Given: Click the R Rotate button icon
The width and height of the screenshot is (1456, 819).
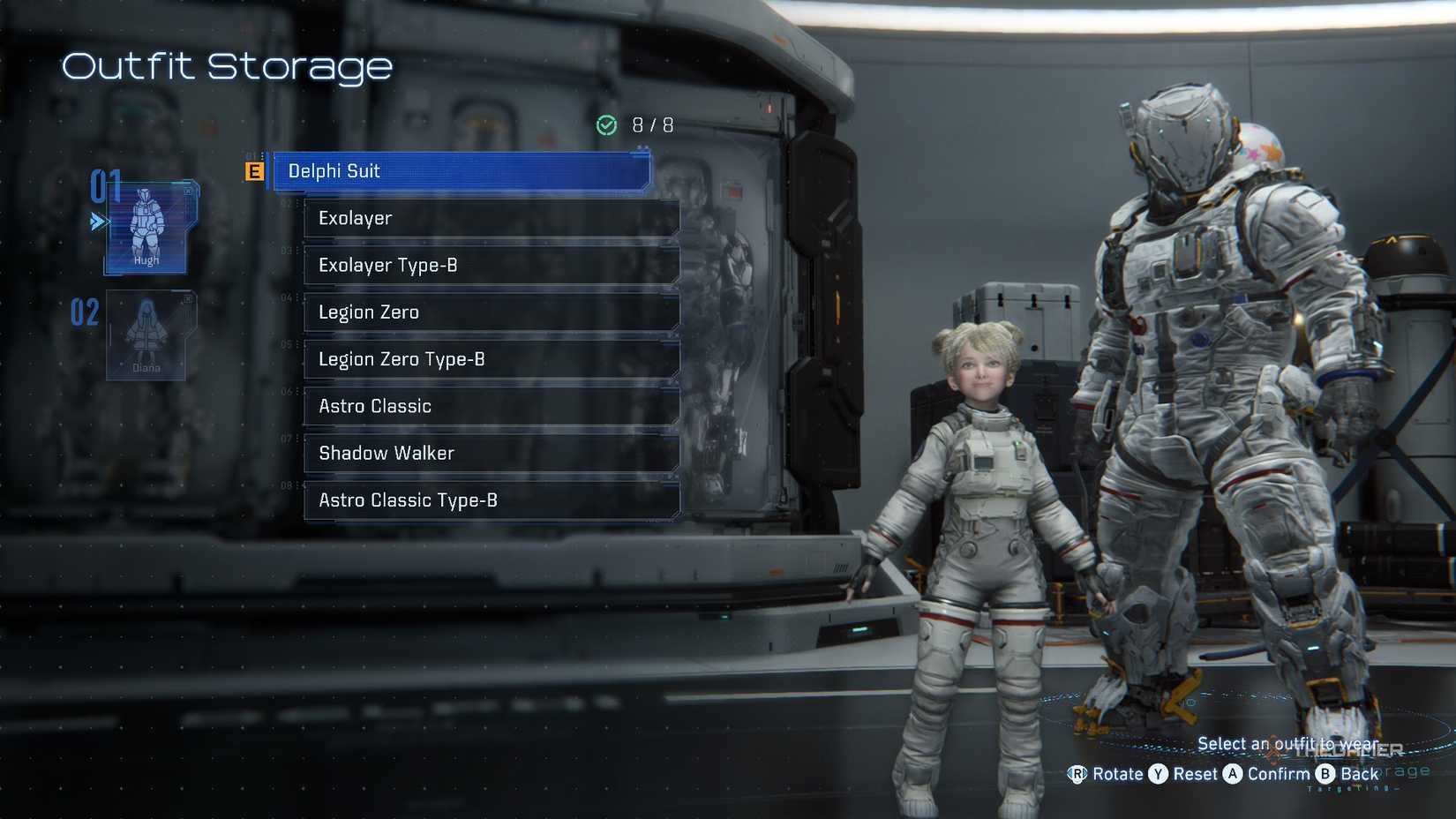Looking at the screenshot, I should click(1078, 775).
